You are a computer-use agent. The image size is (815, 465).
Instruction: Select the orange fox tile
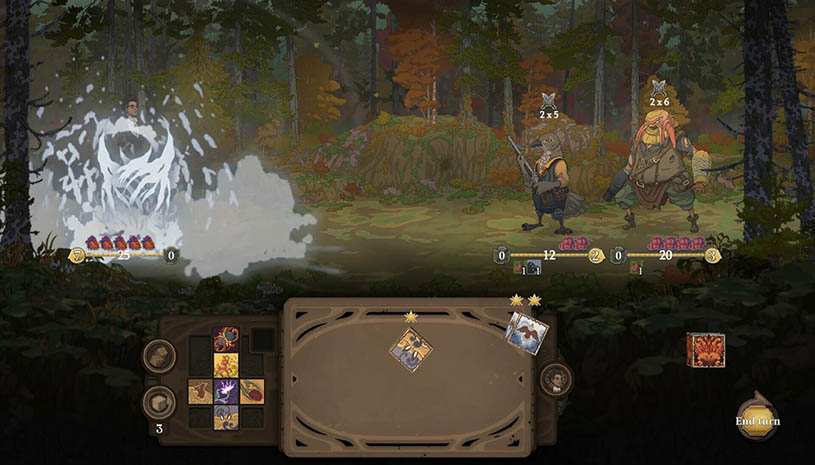pos(225,365)
